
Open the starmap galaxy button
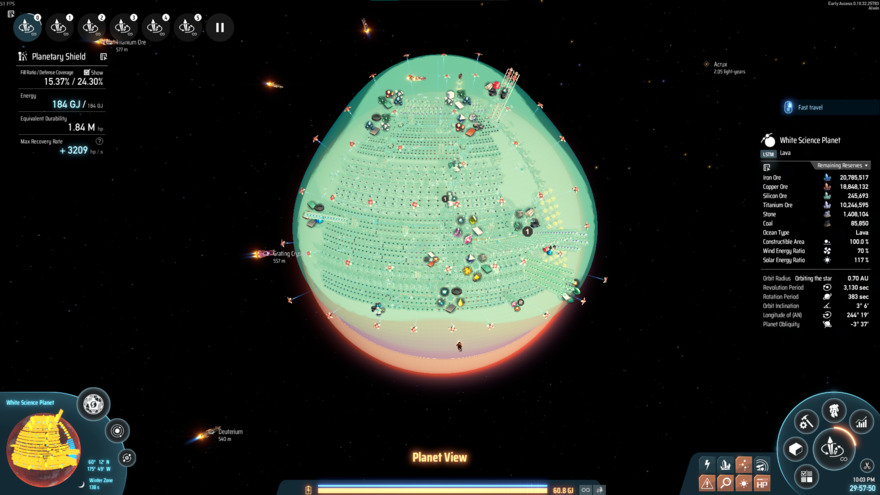127,457
